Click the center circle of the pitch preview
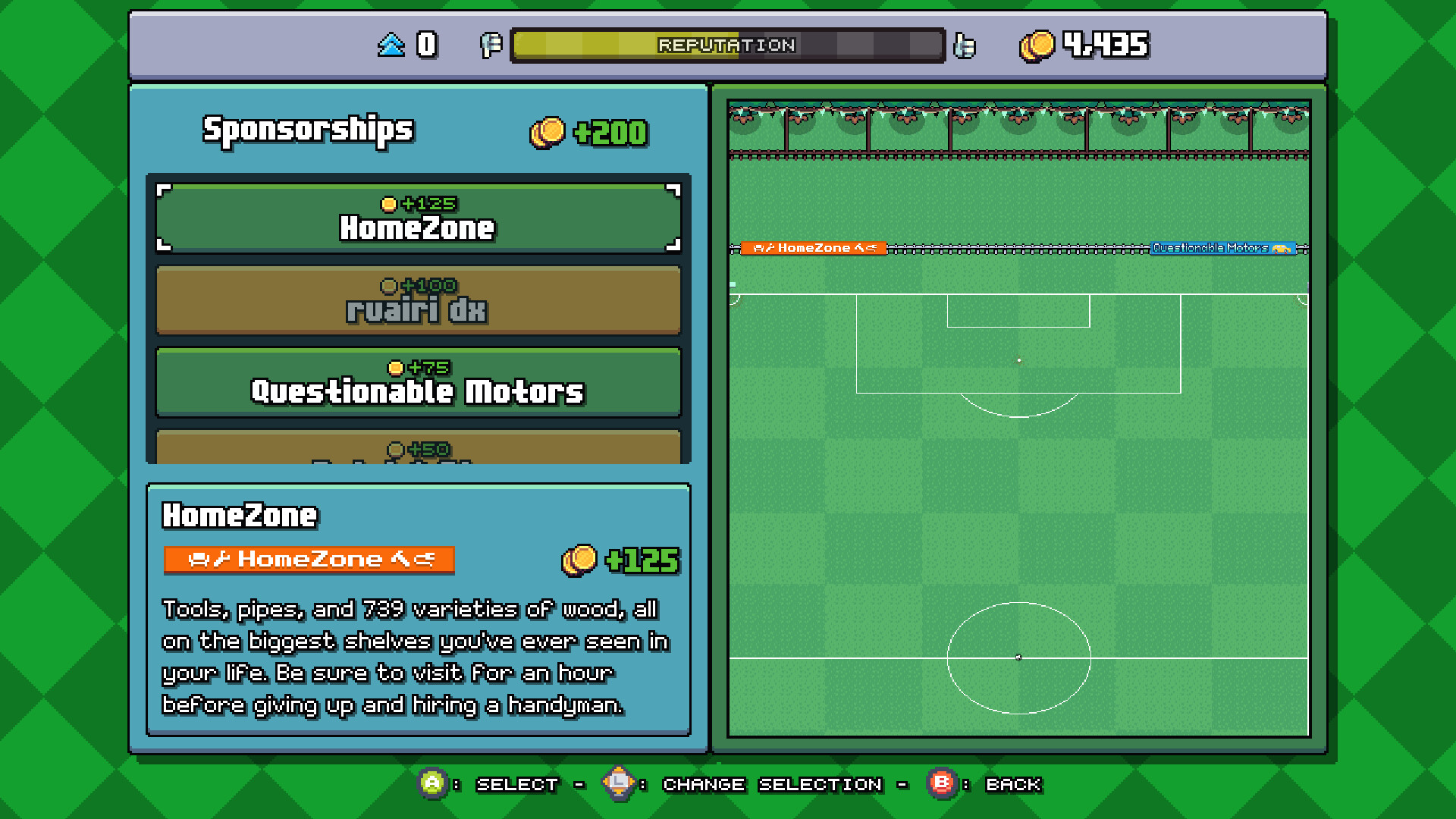This screenshot has height=819, width=1456. [x=1019, y=656]
